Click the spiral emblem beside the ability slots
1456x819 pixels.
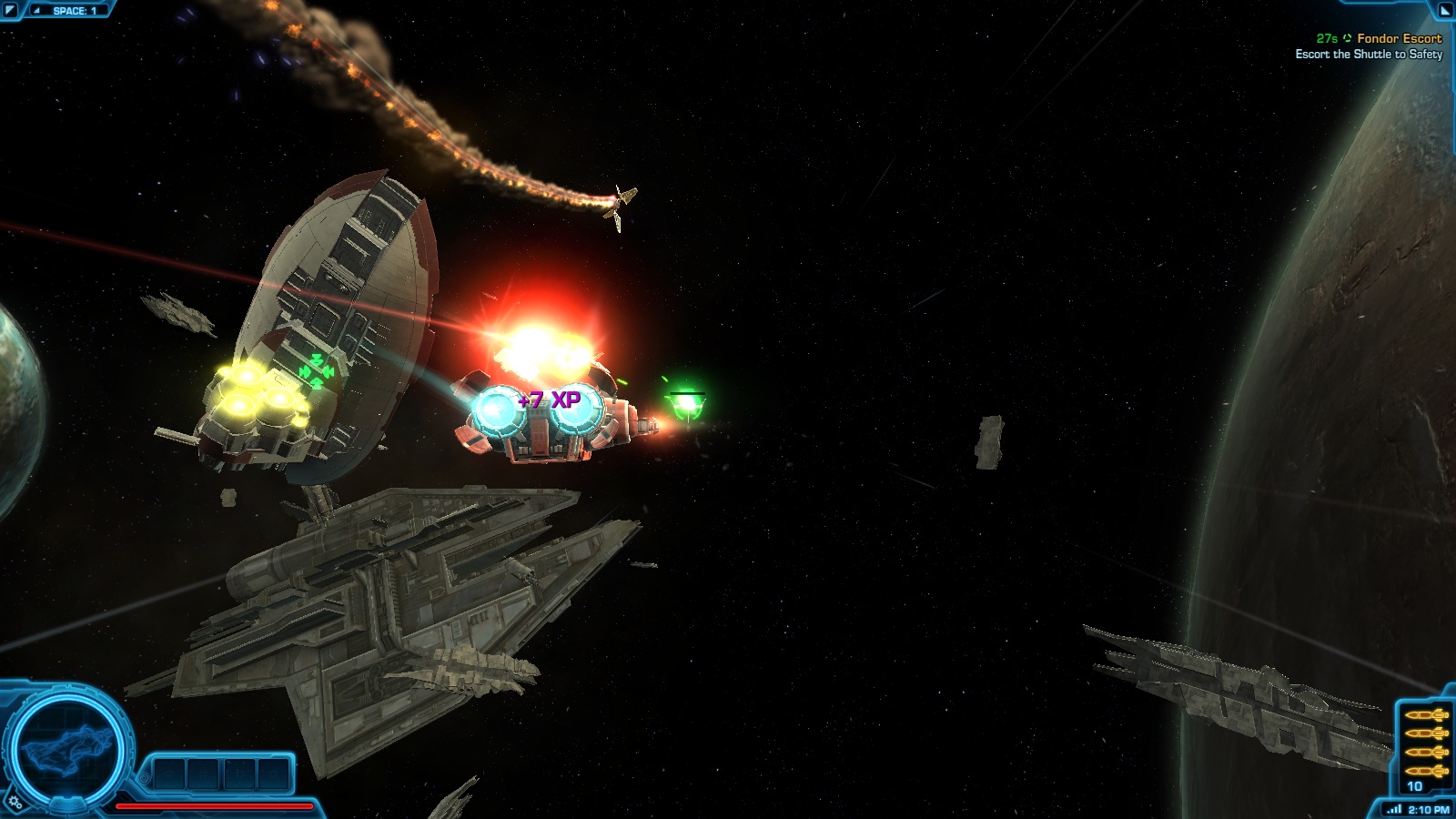point(146,778)
